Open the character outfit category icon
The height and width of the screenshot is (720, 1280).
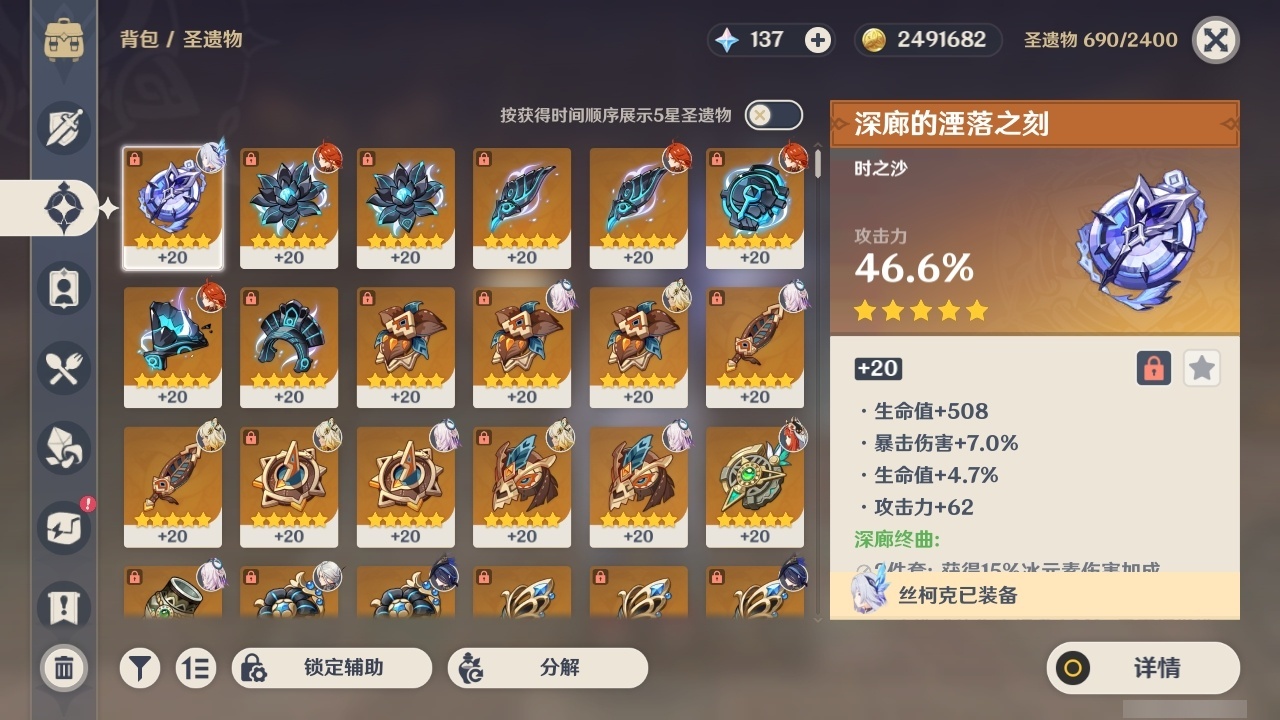pyautogui.click(x=64, y=288)
